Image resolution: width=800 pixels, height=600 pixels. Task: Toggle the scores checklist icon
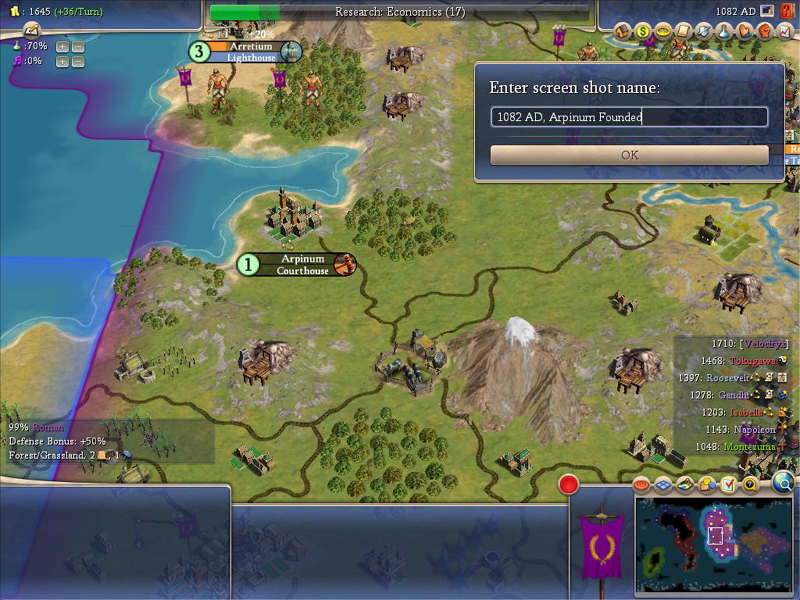pyautogui.click(x=728, y=485)
